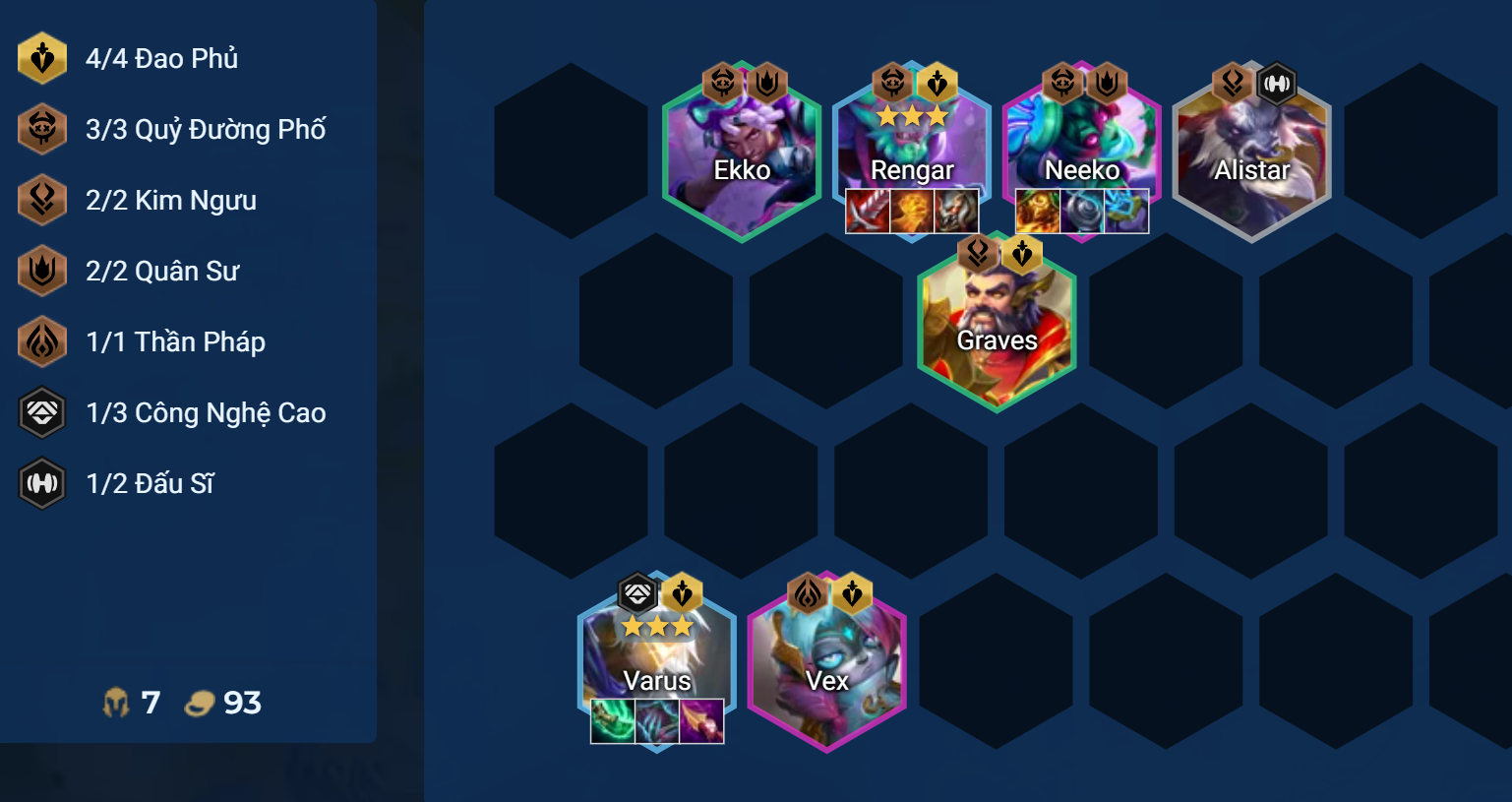1512x802 pixels.
Task: Select the Quân Sư trait icon
Action: click(41, 271)
